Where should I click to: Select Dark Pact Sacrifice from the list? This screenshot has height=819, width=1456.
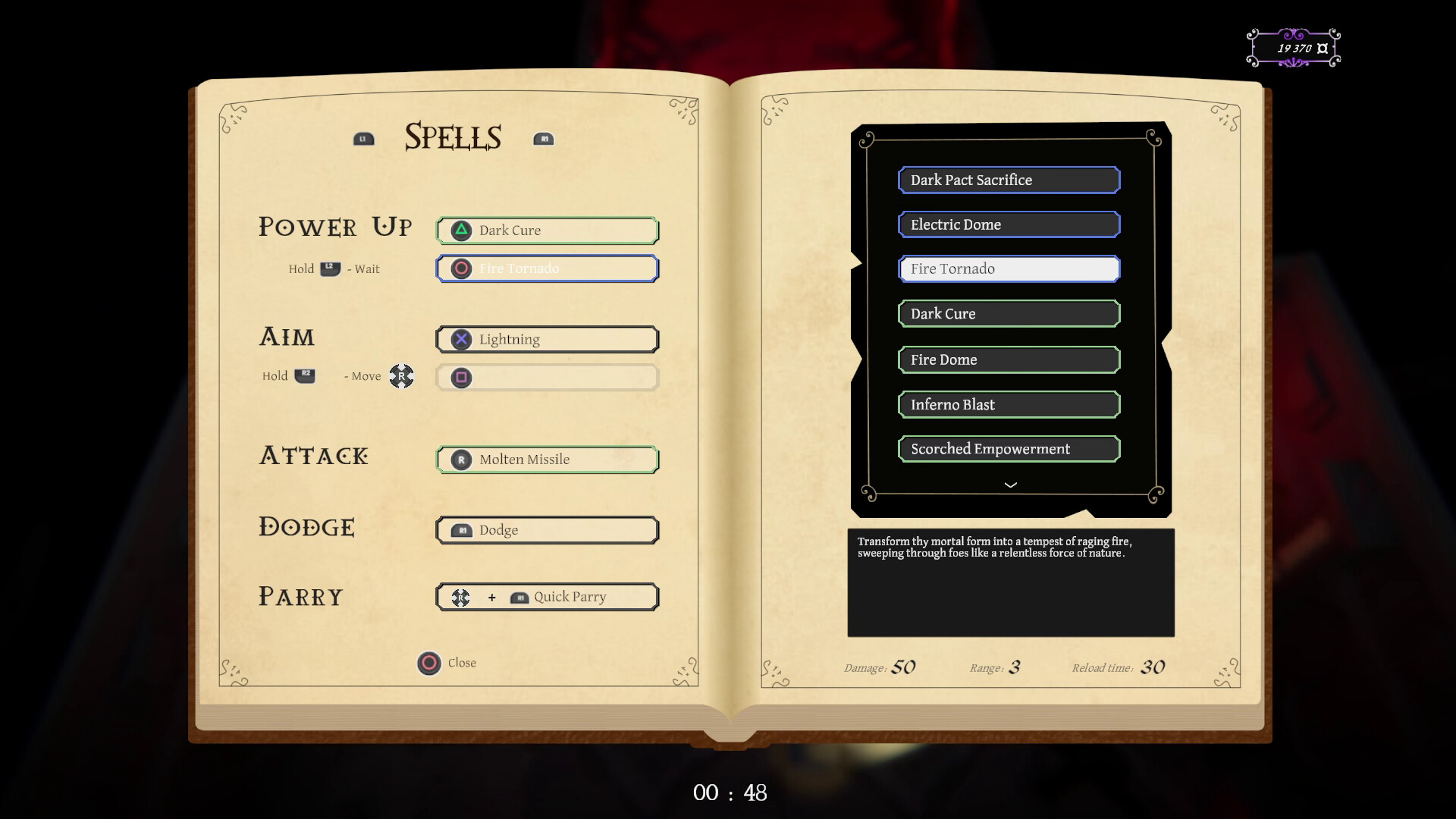tap(1009, 180)
